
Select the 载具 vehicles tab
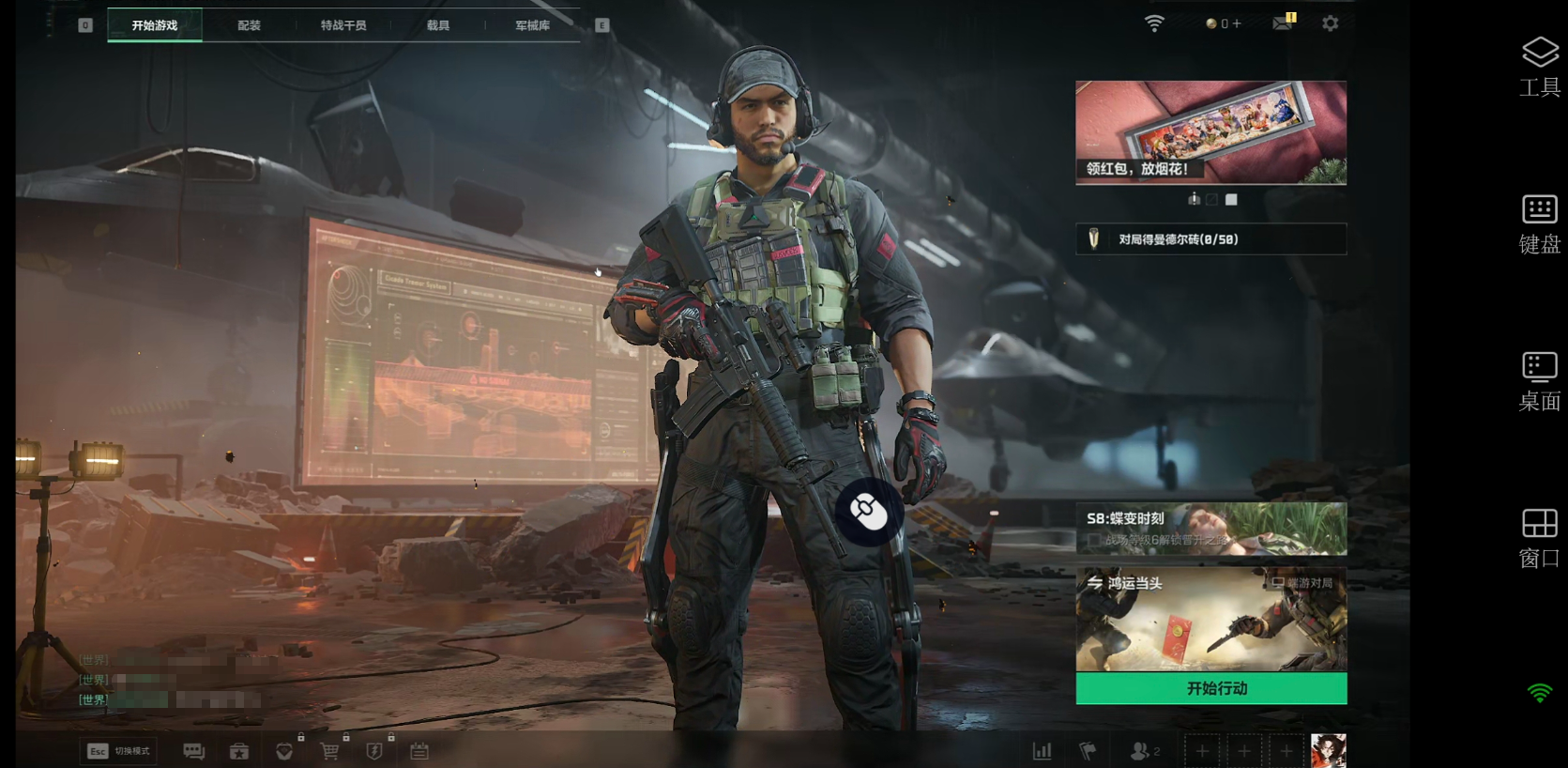click(x=438, y=25)
